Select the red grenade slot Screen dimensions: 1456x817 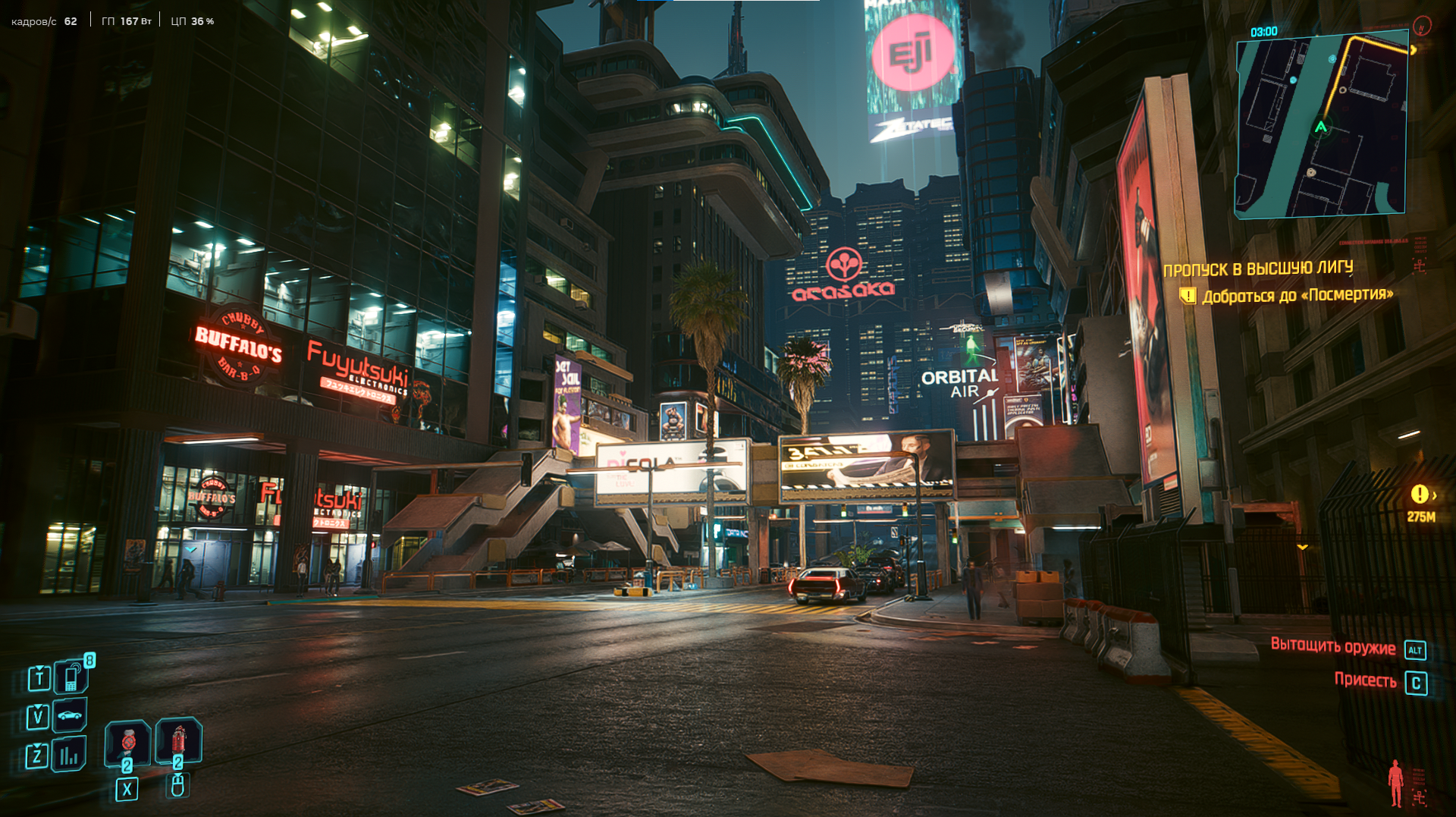(x=179, y=740)
